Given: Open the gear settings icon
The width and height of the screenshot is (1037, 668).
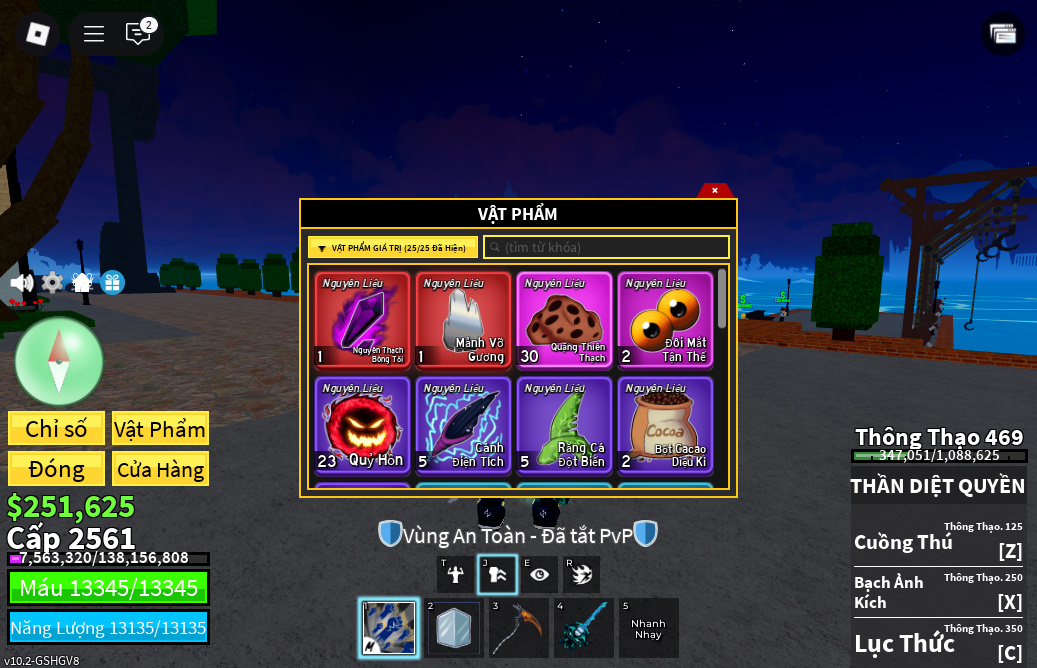Looking at the screenshot, I should click(x=52, y=283).
